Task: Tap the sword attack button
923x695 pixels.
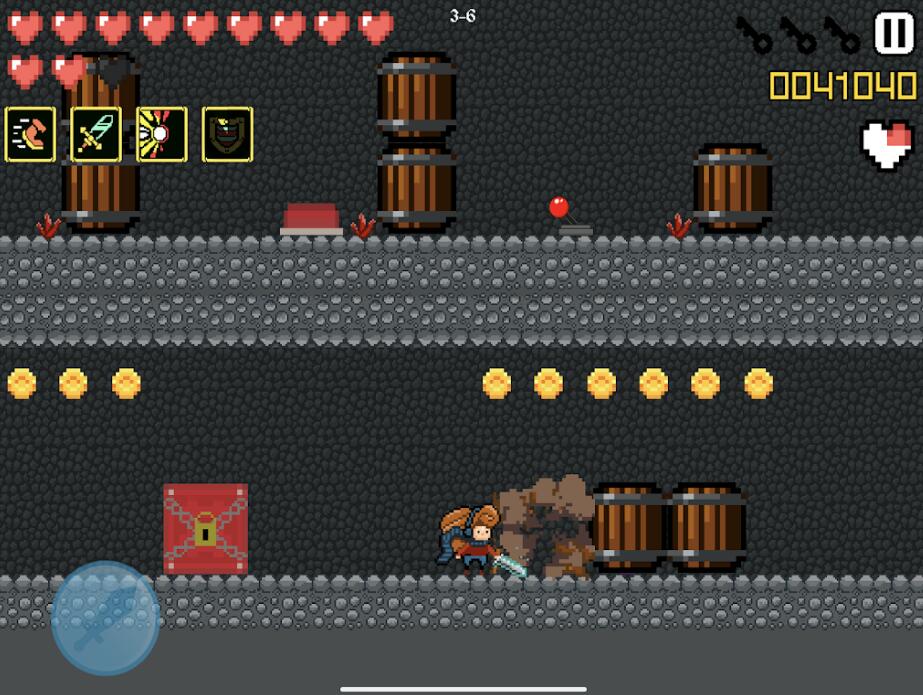Action: [105, 617]
